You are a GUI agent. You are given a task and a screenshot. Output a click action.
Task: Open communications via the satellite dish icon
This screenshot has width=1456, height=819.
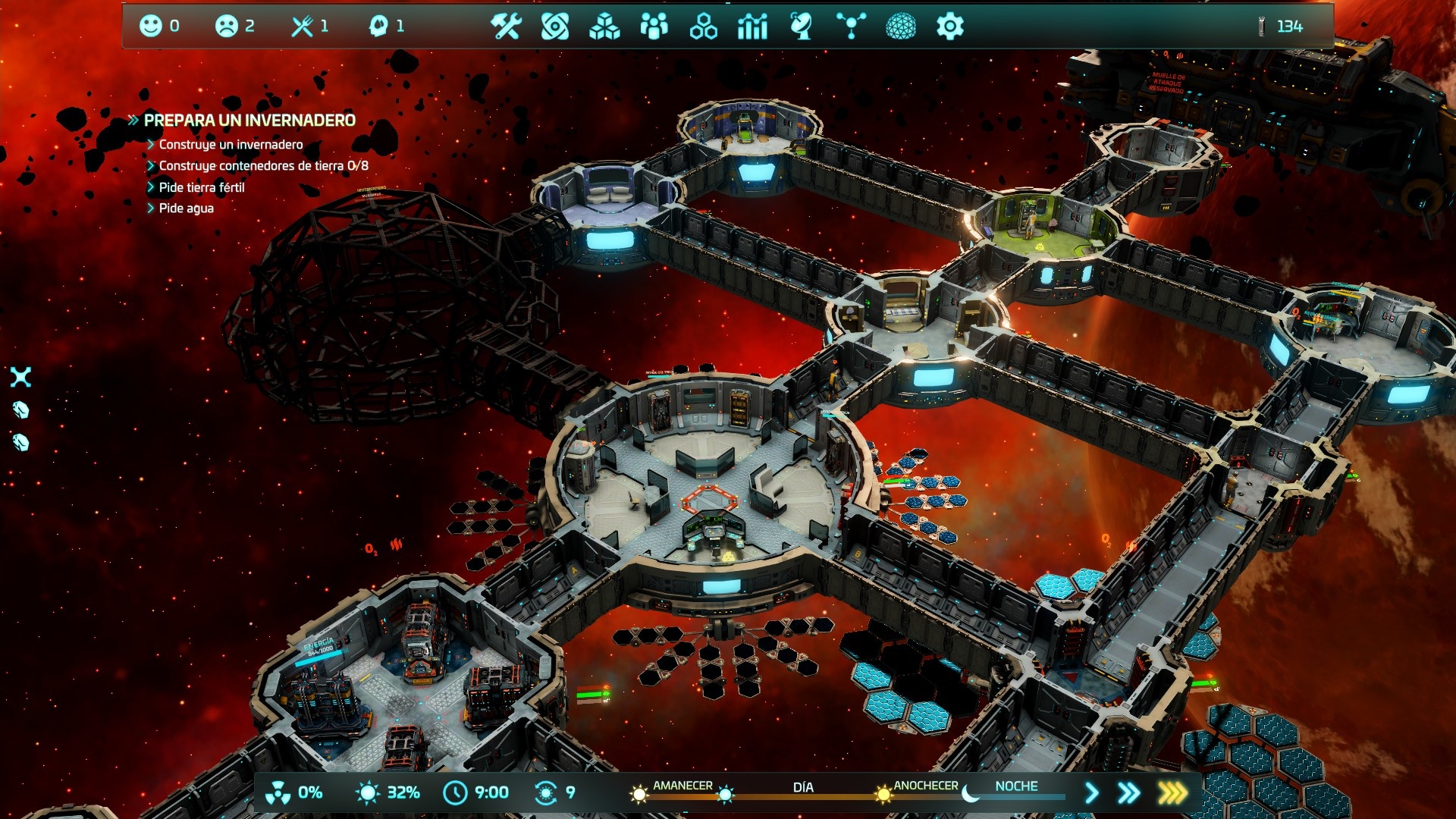pos(802,27)
